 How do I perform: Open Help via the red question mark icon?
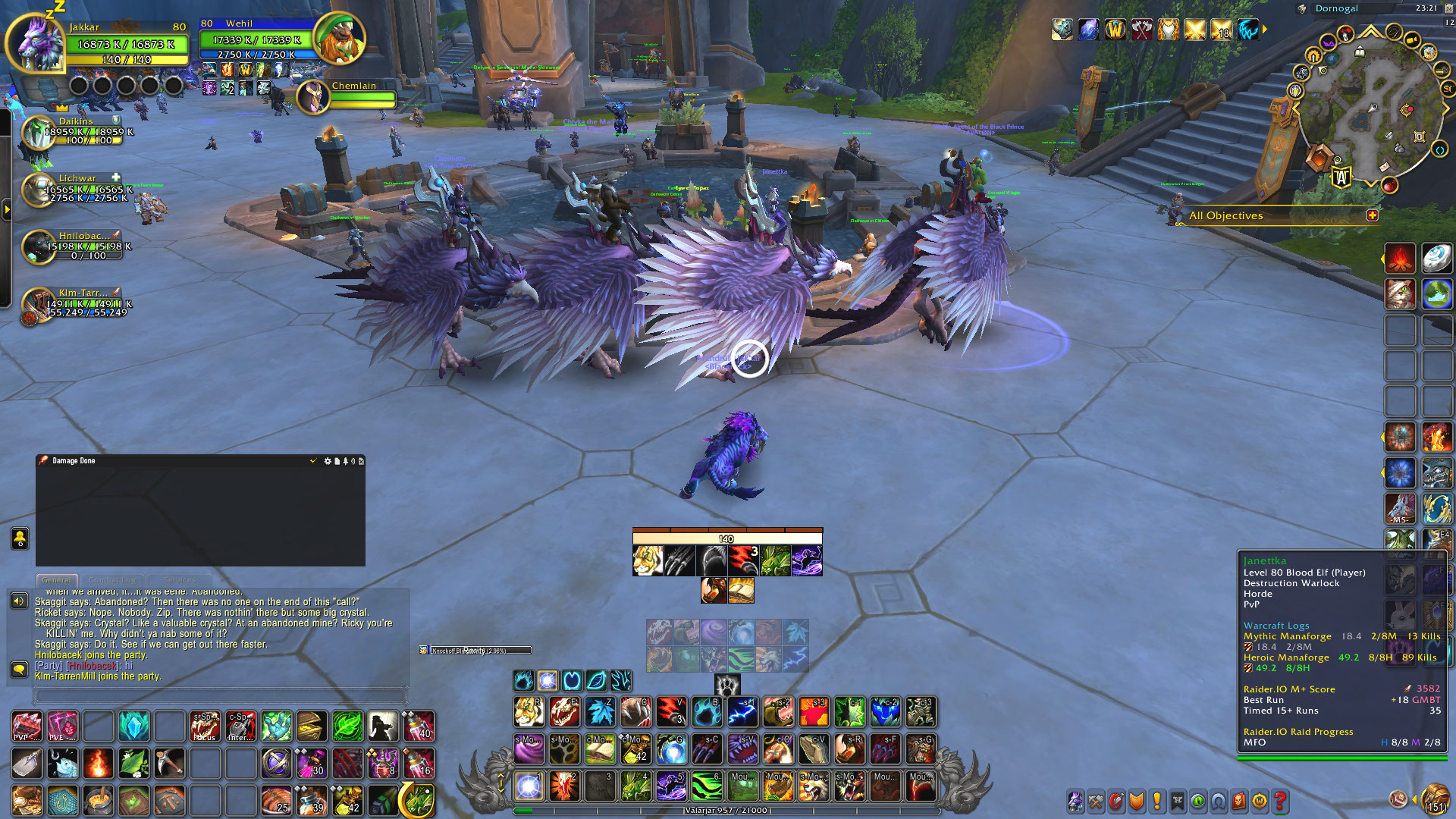1281,800
